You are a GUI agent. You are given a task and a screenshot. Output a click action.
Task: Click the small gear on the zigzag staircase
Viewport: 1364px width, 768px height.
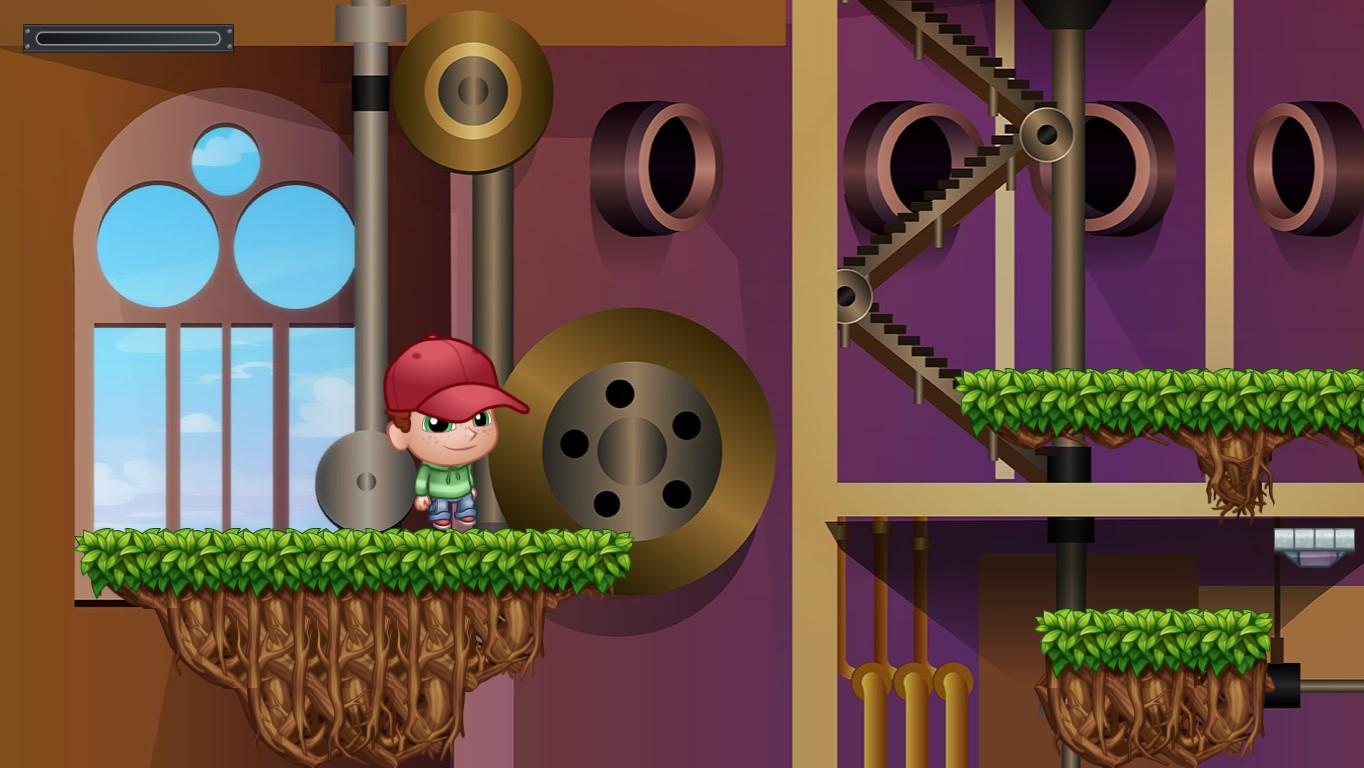(1043, 135)
